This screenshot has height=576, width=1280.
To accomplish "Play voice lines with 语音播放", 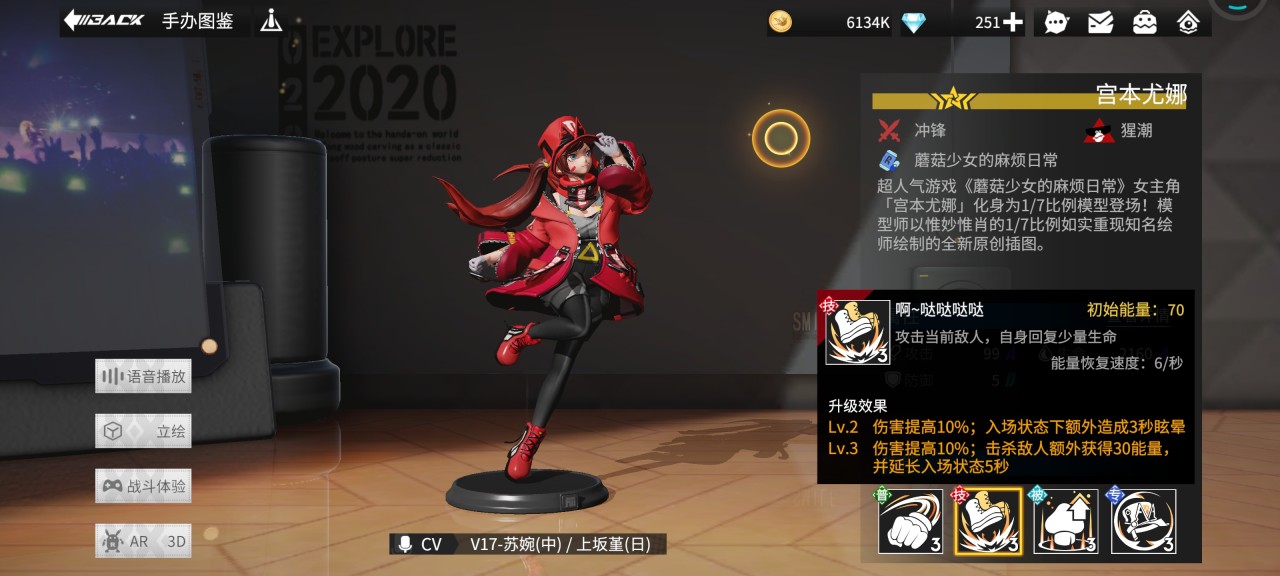I will (143, 377).
